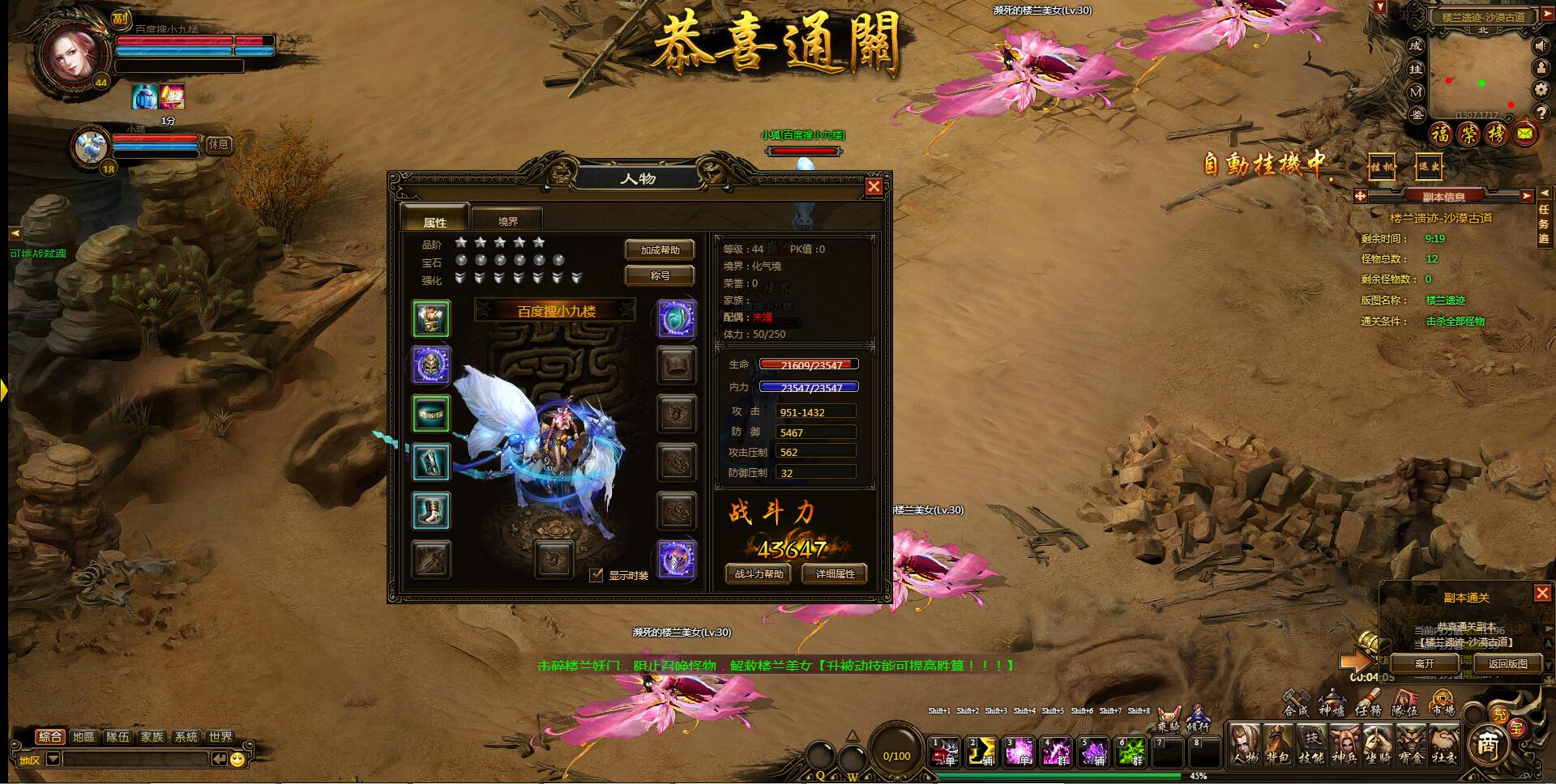The width and height of the screenshot is (1556, 784).
Task: Open the 社交 social icon
Action: [x=1443, y=745]
